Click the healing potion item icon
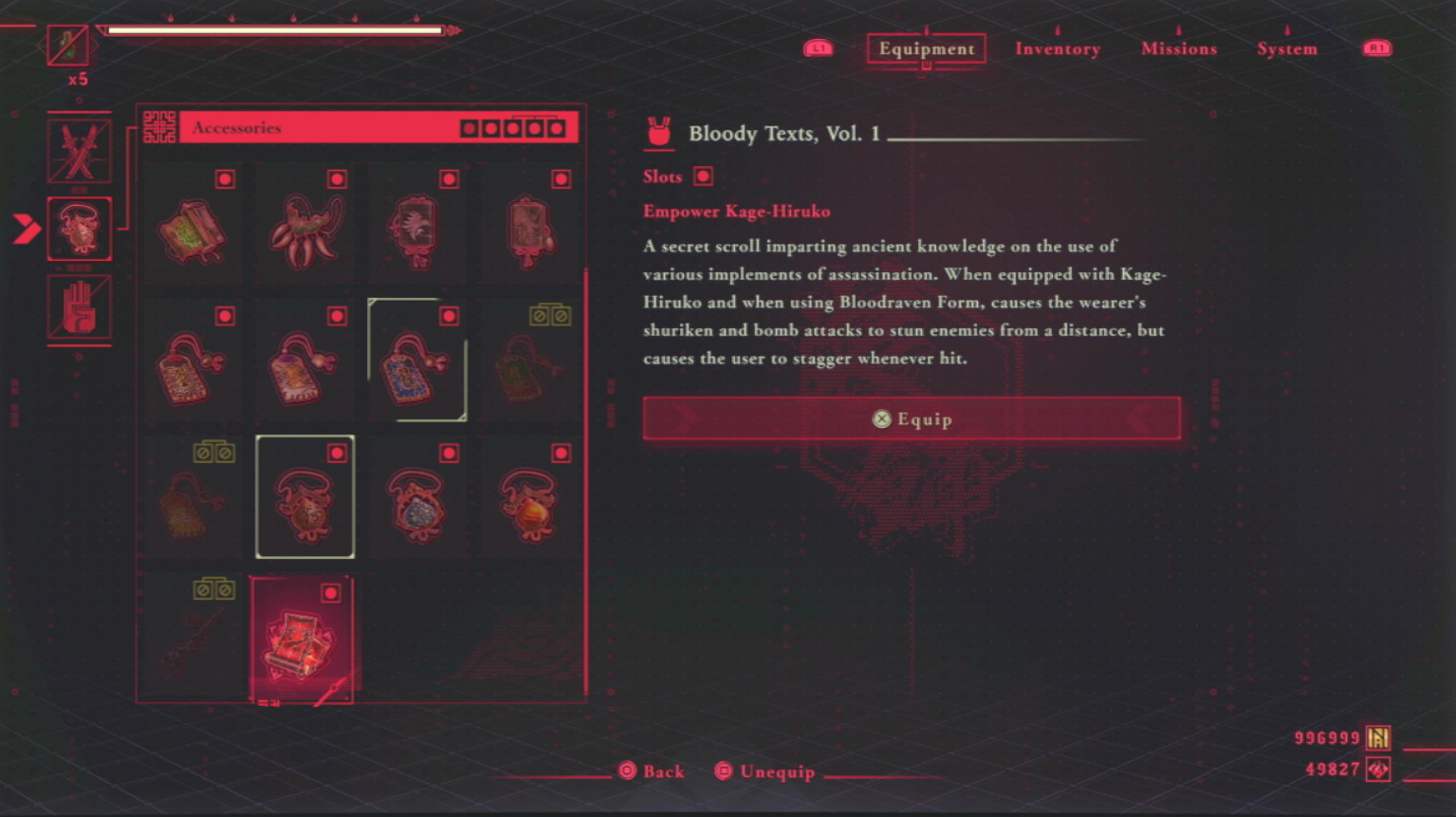This screenshot has height=817, width=1456. 68,45
